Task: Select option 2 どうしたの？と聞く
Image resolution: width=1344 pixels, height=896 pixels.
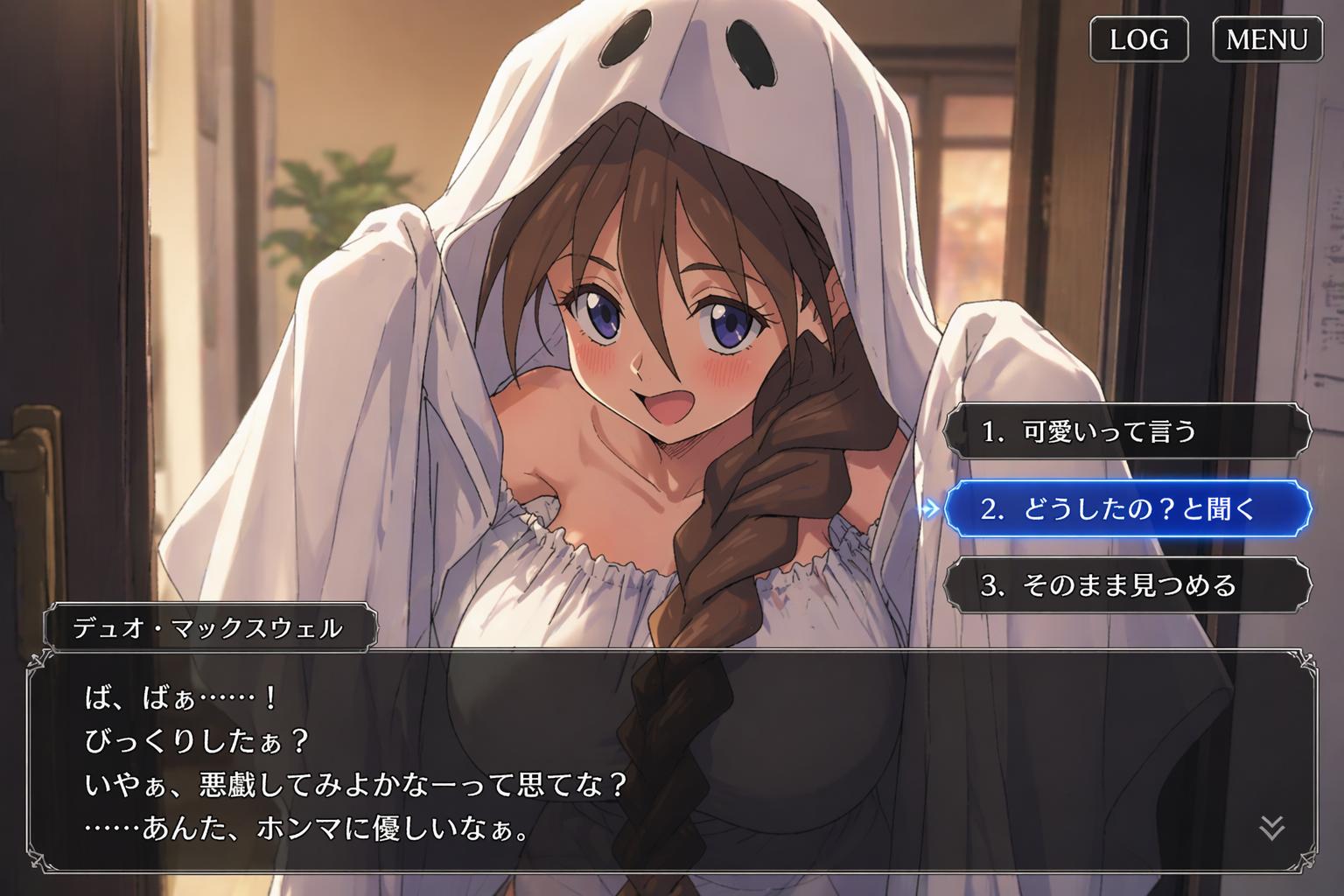Action: 1127,508
